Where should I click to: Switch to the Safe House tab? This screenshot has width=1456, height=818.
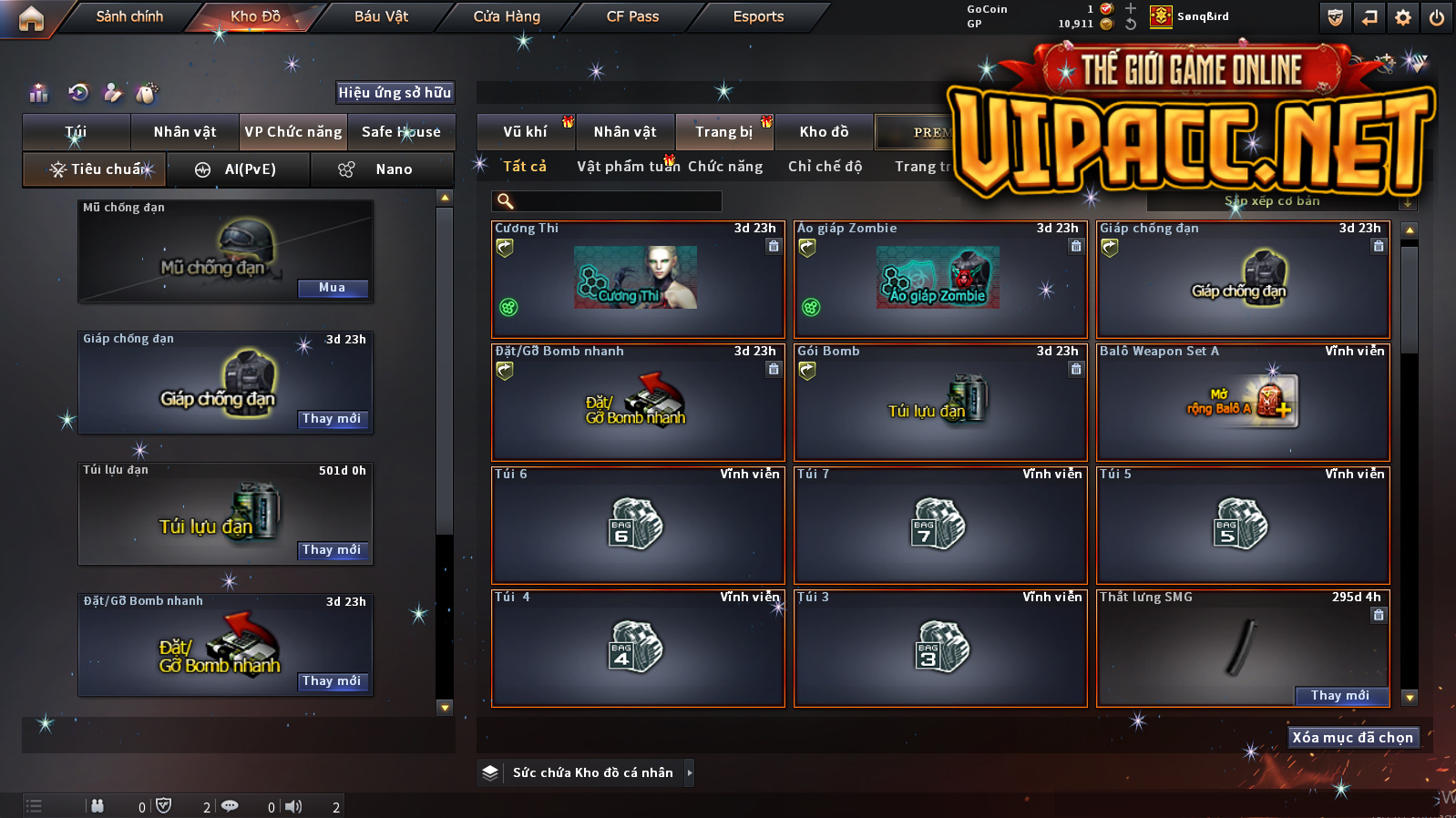401,132
